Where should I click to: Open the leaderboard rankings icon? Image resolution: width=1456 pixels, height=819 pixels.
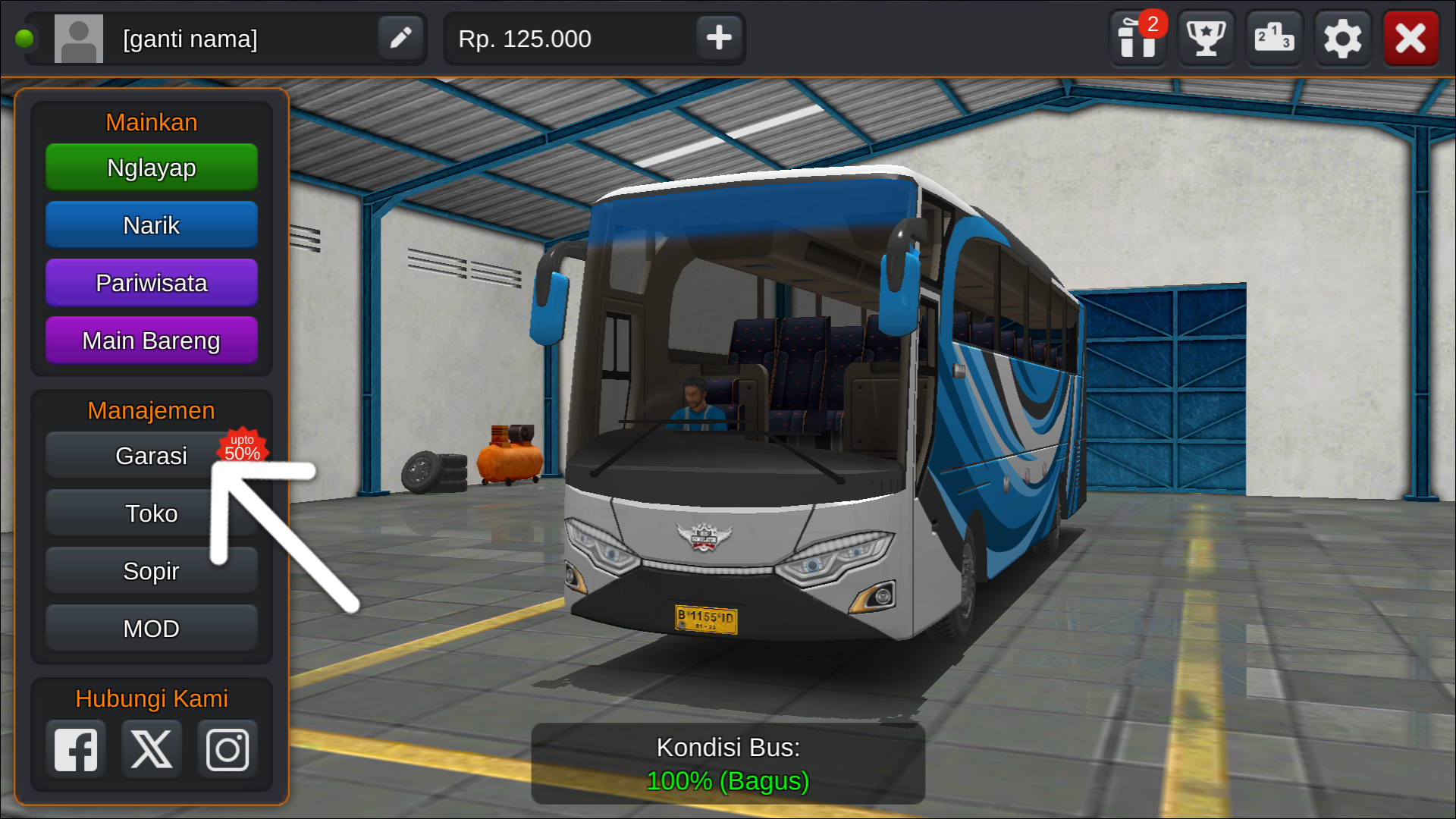(x=1273, y=38)
